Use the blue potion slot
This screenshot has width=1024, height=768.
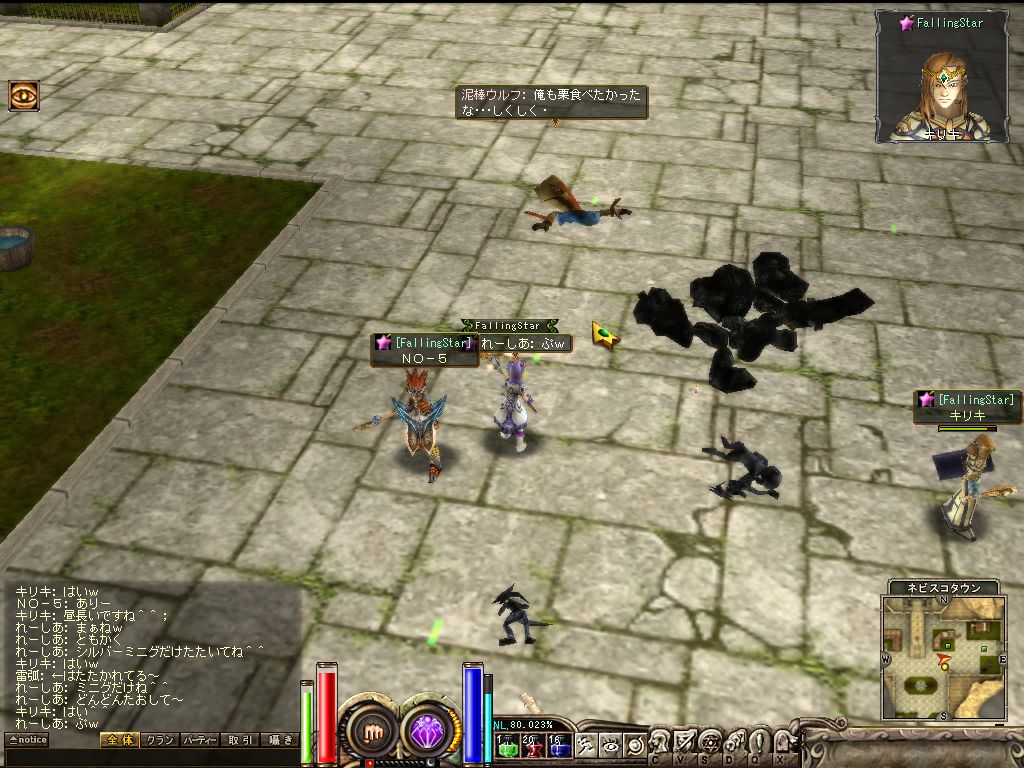tap(558, 745)
